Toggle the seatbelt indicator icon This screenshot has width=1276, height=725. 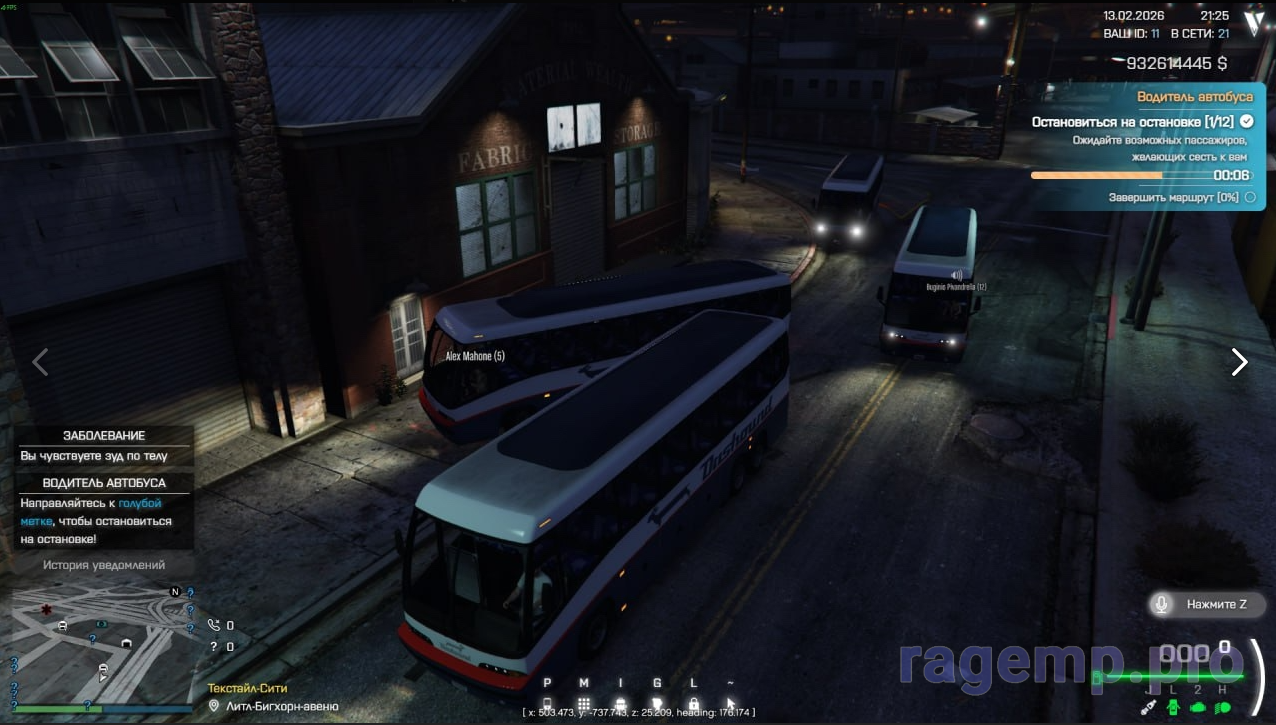[1150, 707]
